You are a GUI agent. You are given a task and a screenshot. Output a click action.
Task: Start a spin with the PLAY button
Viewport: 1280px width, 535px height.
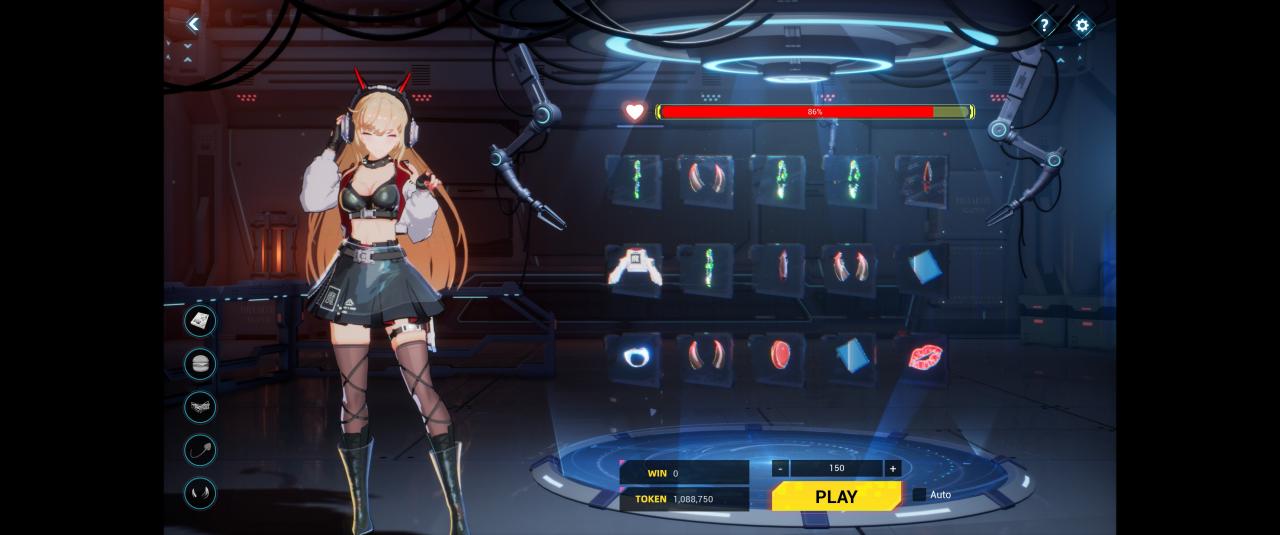[x=836, y=497]
